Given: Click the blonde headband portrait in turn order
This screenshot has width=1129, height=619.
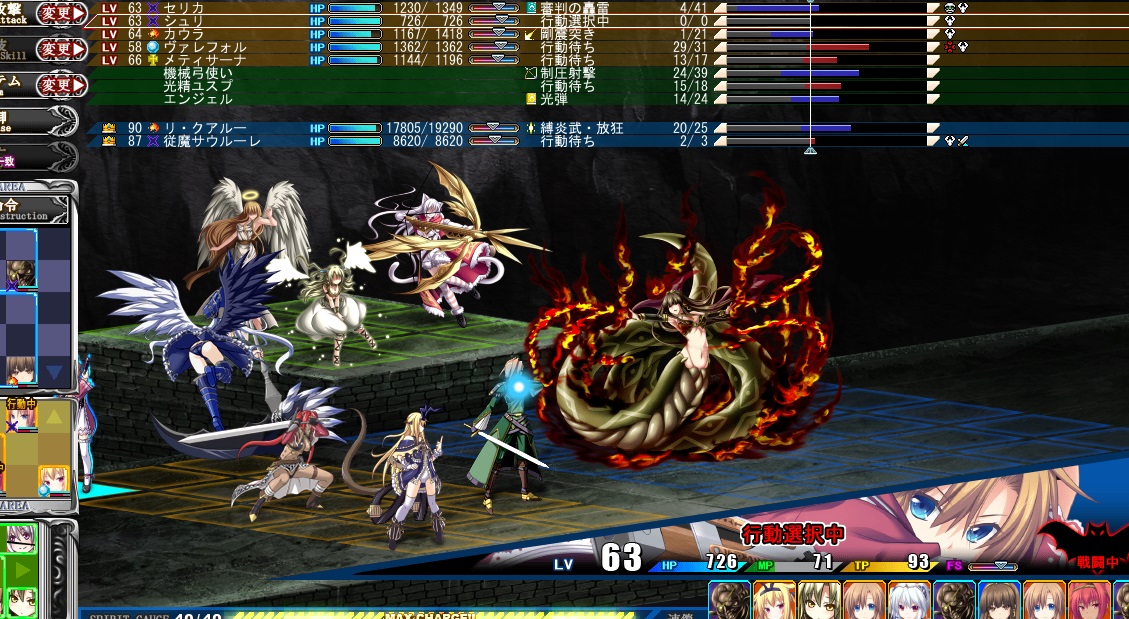Looking at the screenshot, I should pos(773,601).
